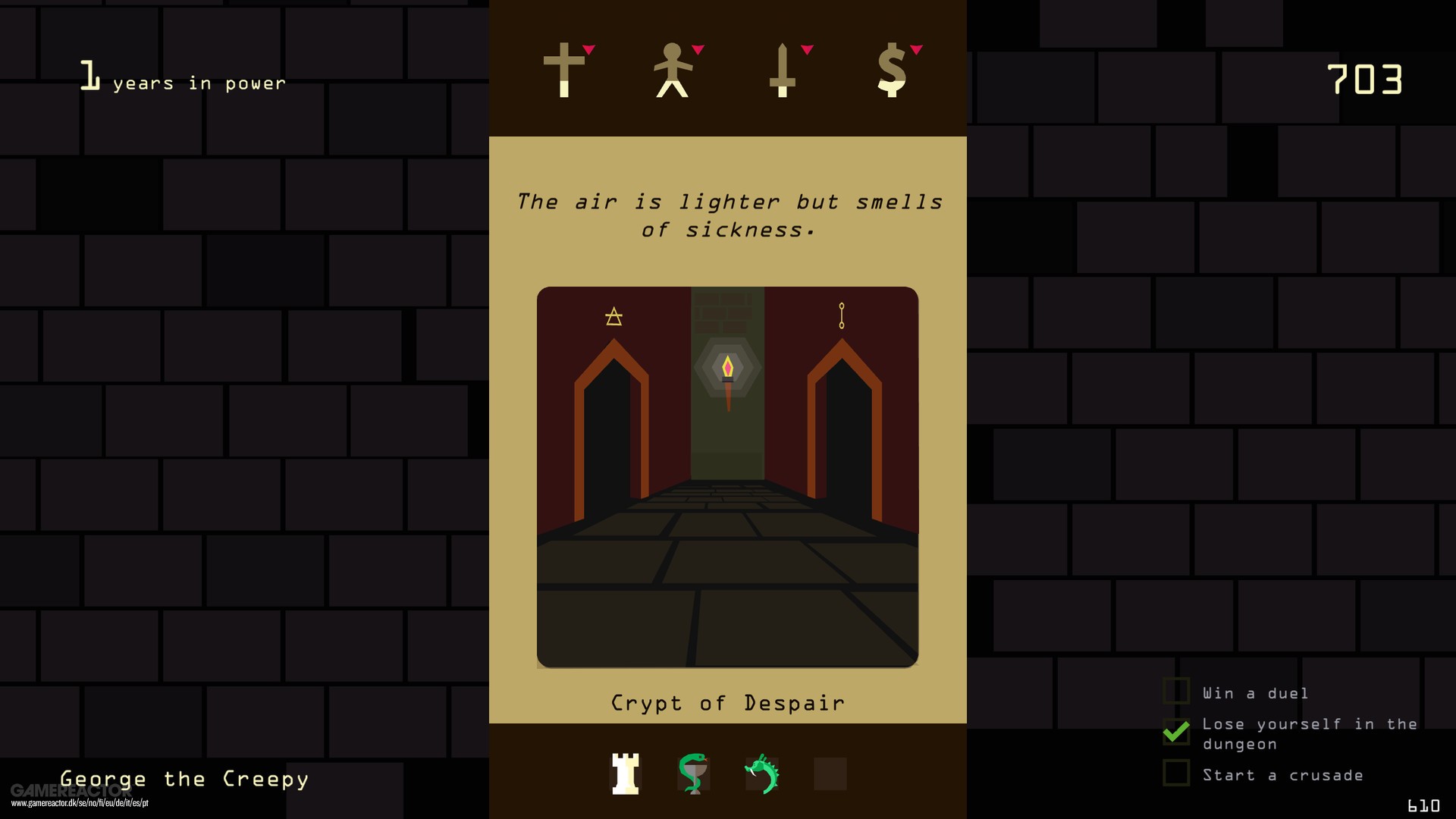Click the snake and chalice medicine icon
The image size is (1456, 819).
pos(694,773)
